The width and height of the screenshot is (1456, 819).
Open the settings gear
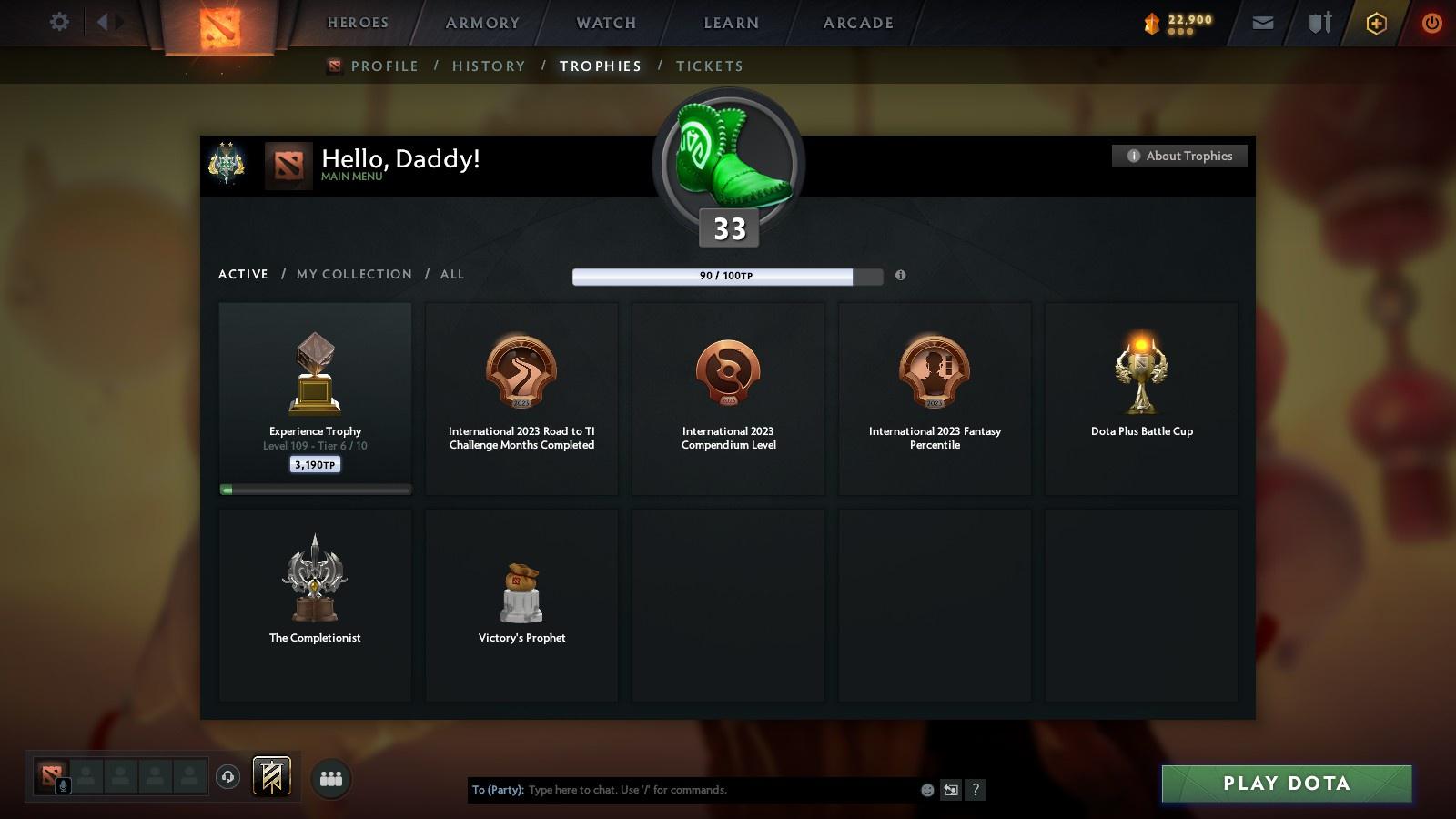tap(59, 22)
